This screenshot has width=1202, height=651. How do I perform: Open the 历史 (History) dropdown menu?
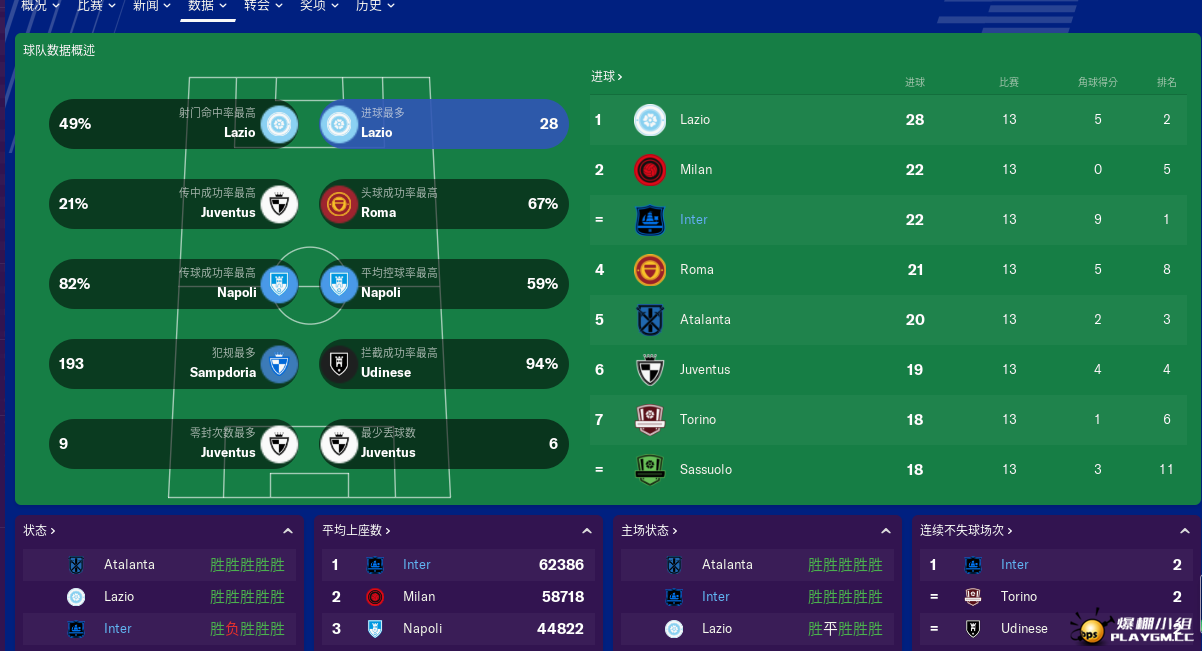point(375,6)
